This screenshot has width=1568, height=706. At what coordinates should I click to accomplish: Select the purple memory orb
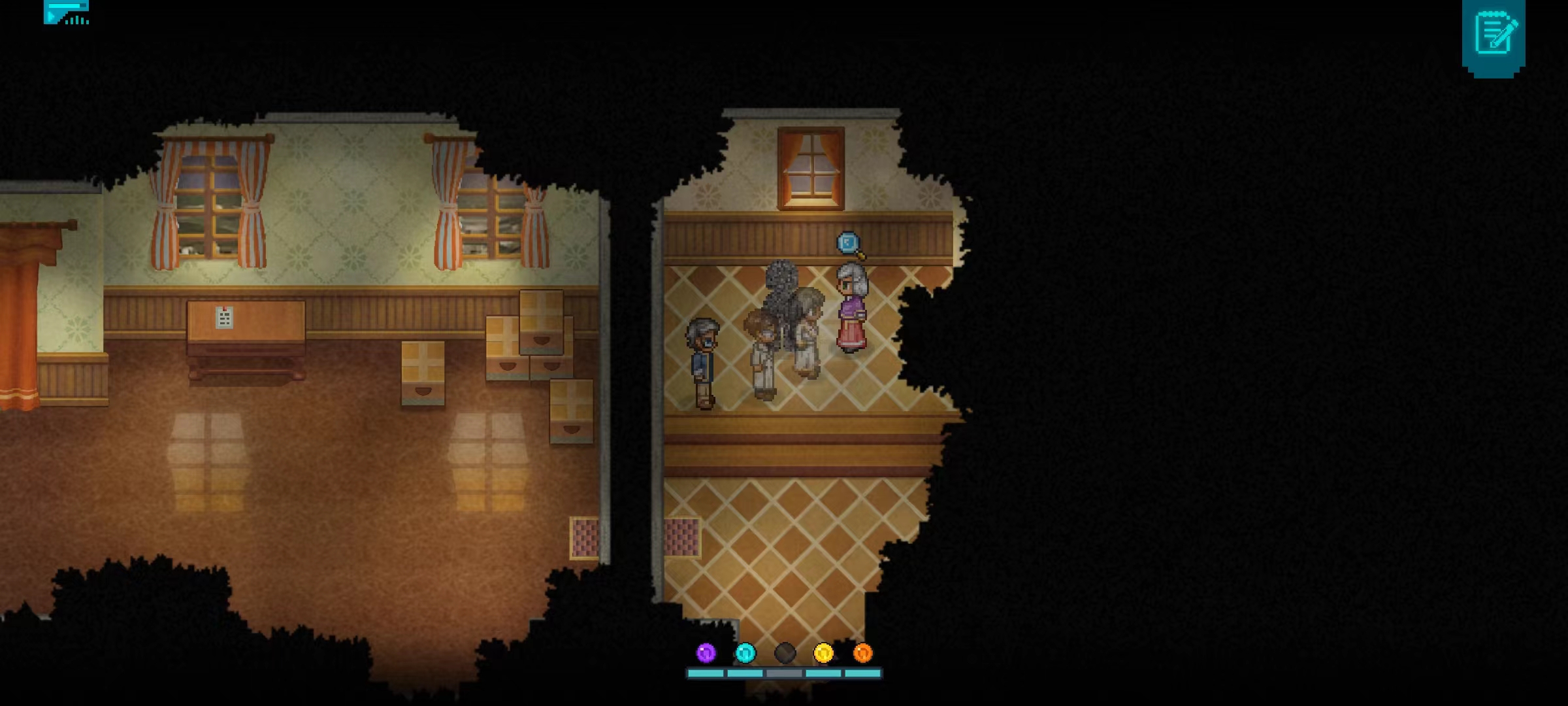(706, 652)
